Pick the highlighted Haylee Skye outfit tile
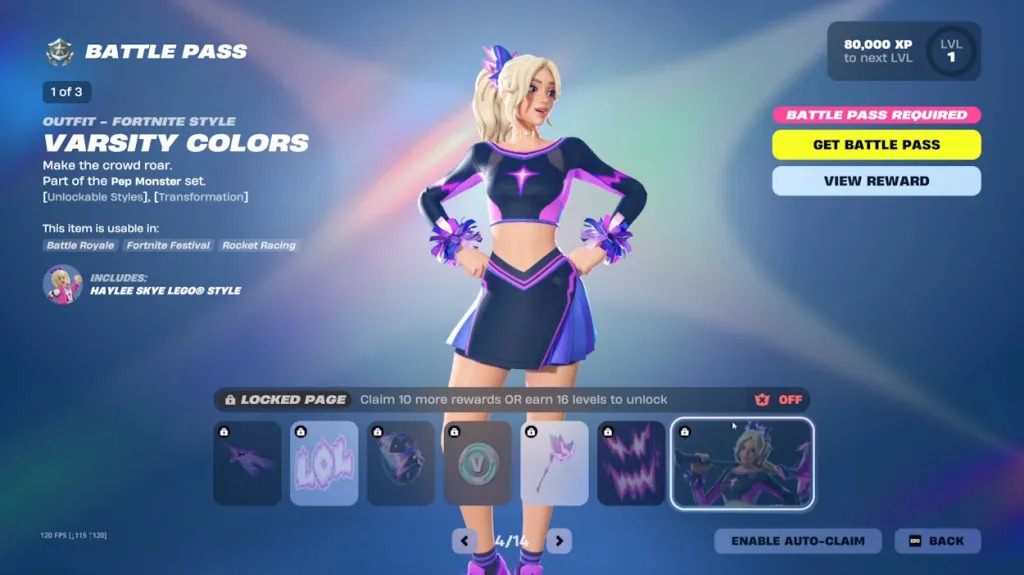Image resolution: width=1024 pixels, height=575 pixels. pyautogui.click(x=743, y=463)
